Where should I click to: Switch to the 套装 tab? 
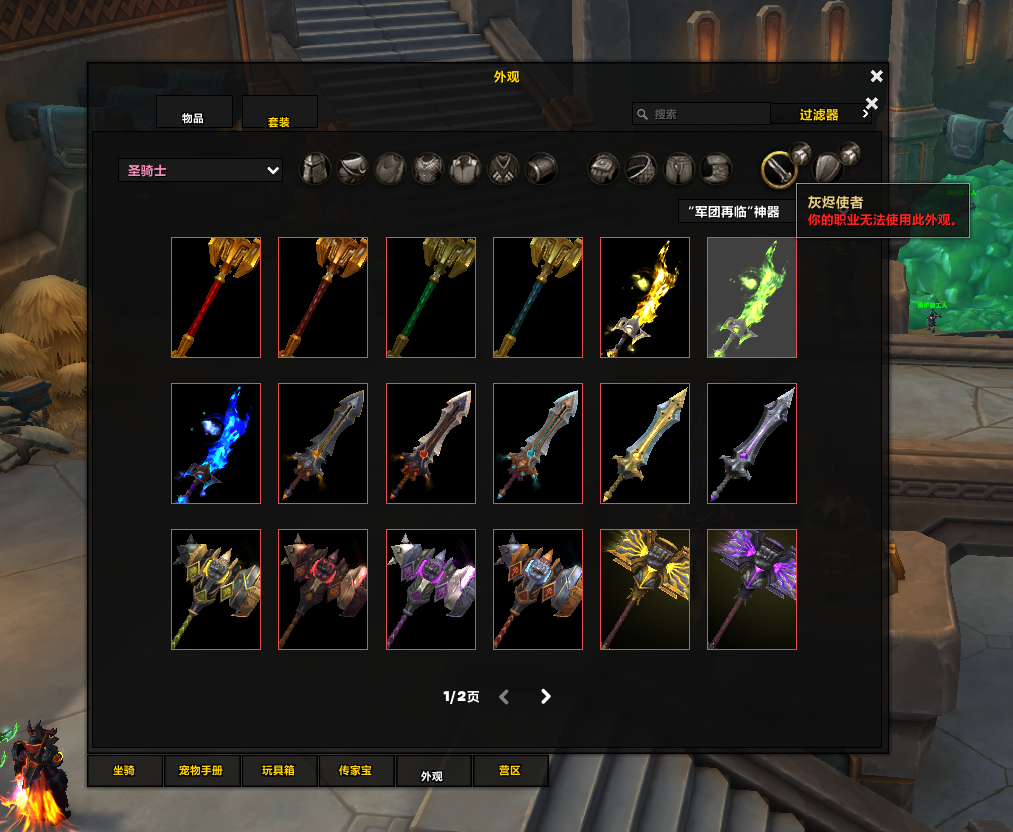coord(279,114)
